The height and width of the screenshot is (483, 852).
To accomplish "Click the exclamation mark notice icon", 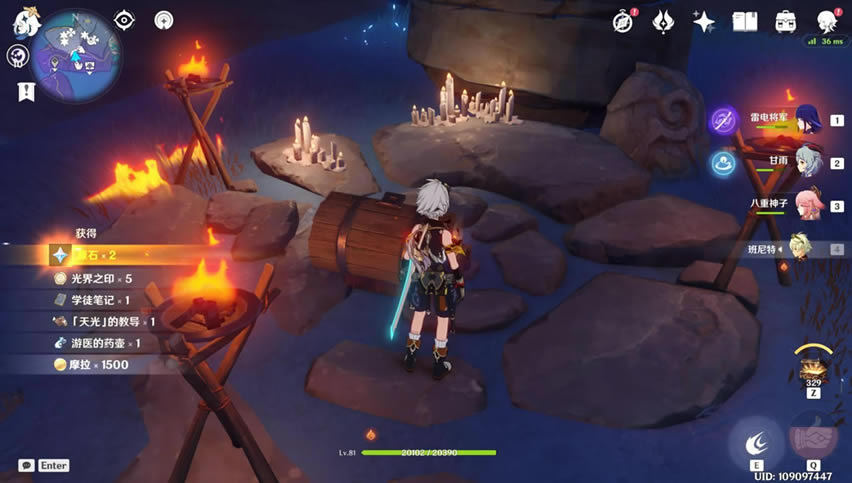I will 25,90.
